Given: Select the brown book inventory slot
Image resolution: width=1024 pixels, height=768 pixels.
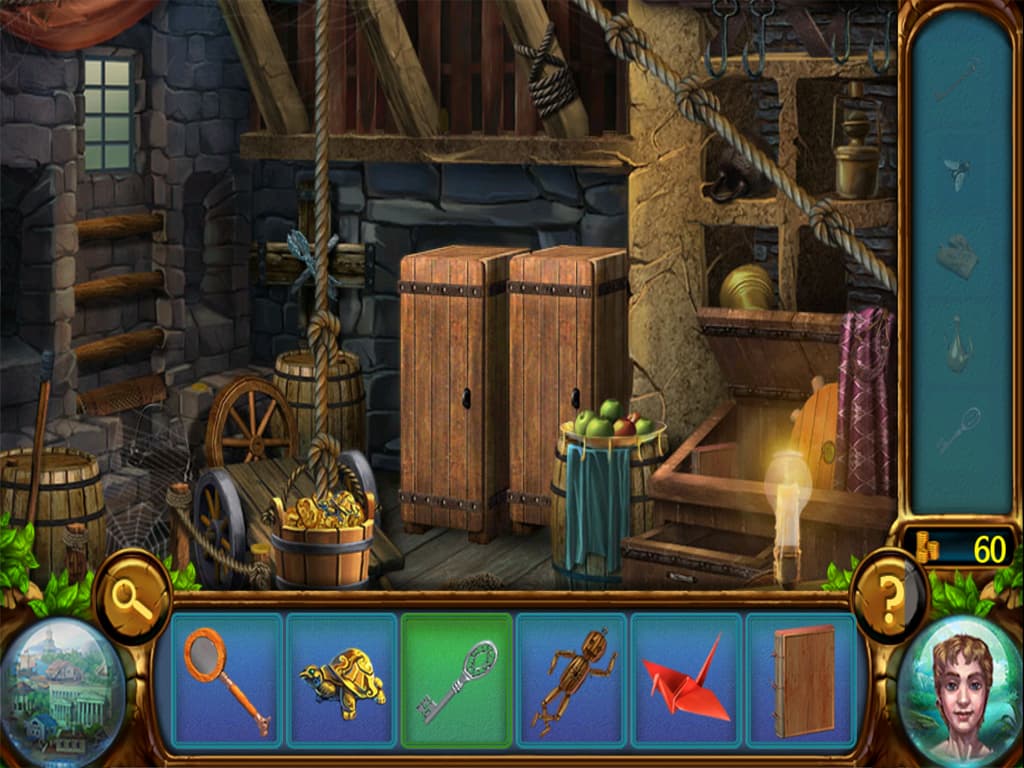Looking at the screenshot, I should [802, 680].
